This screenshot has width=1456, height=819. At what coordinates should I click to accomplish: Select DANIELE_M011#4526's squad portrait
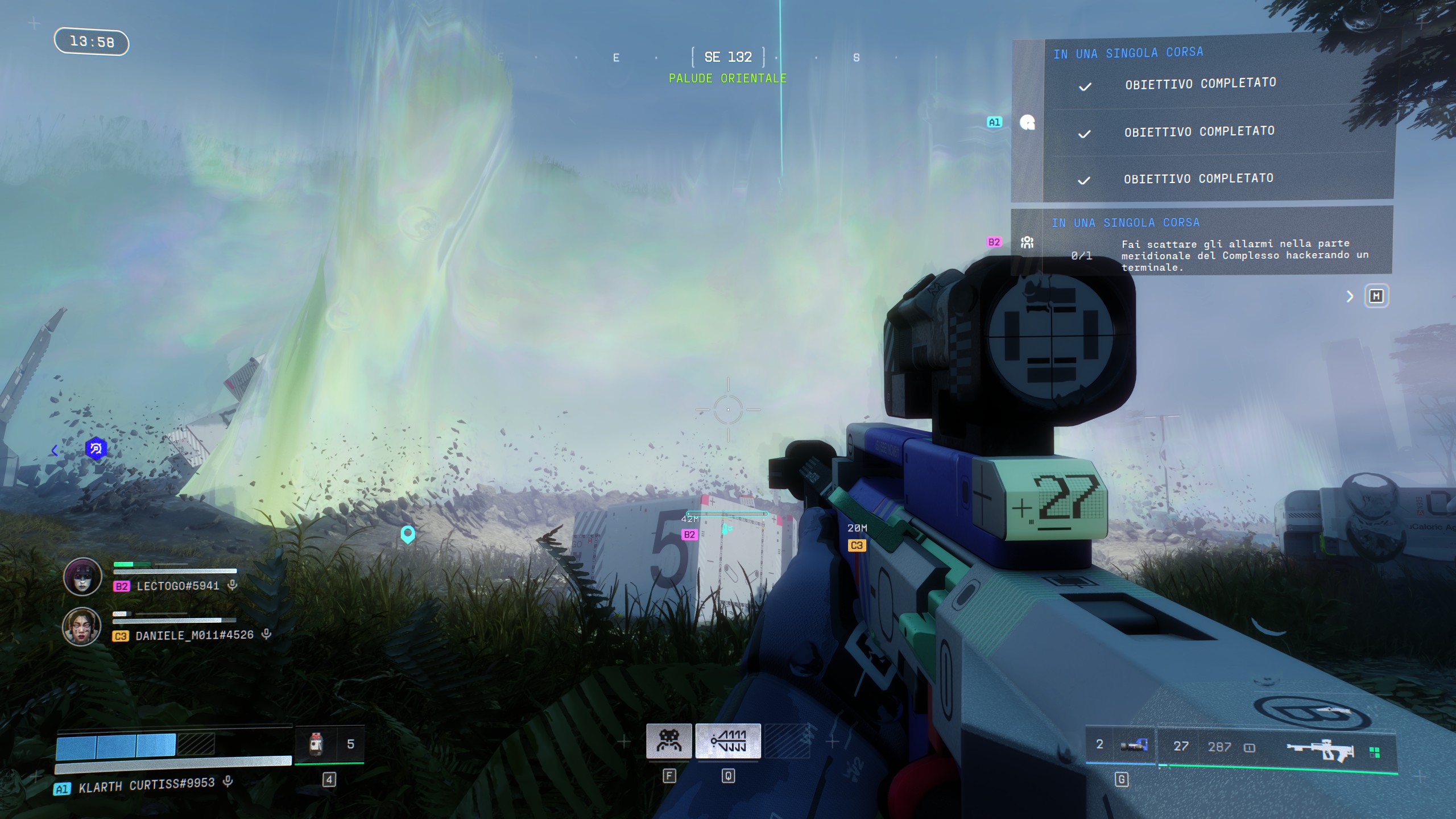click(x=81, y=626)
